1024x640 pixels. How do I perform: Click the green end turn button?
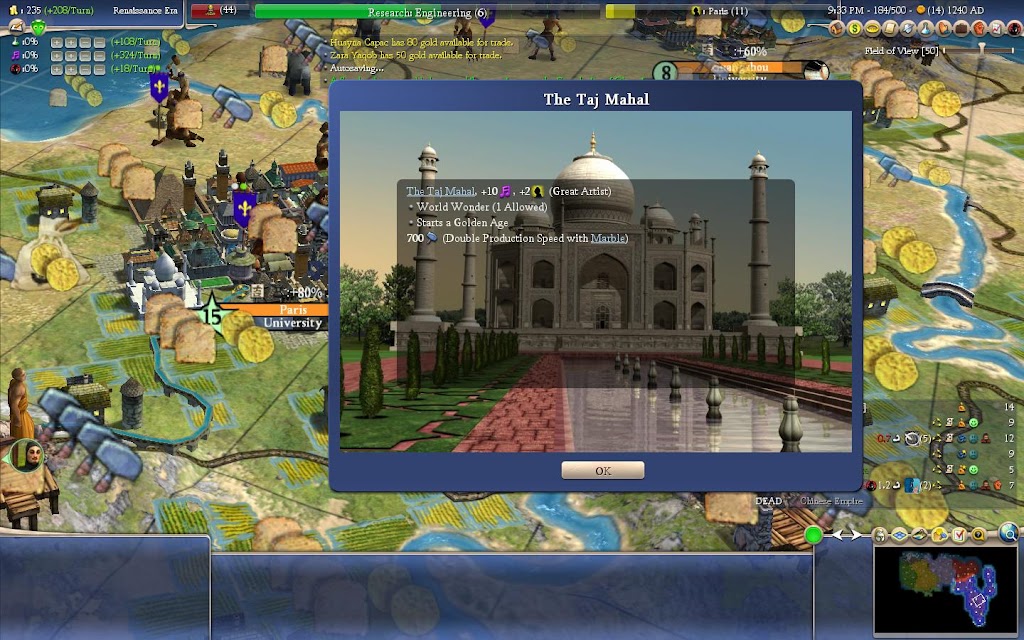814,536
